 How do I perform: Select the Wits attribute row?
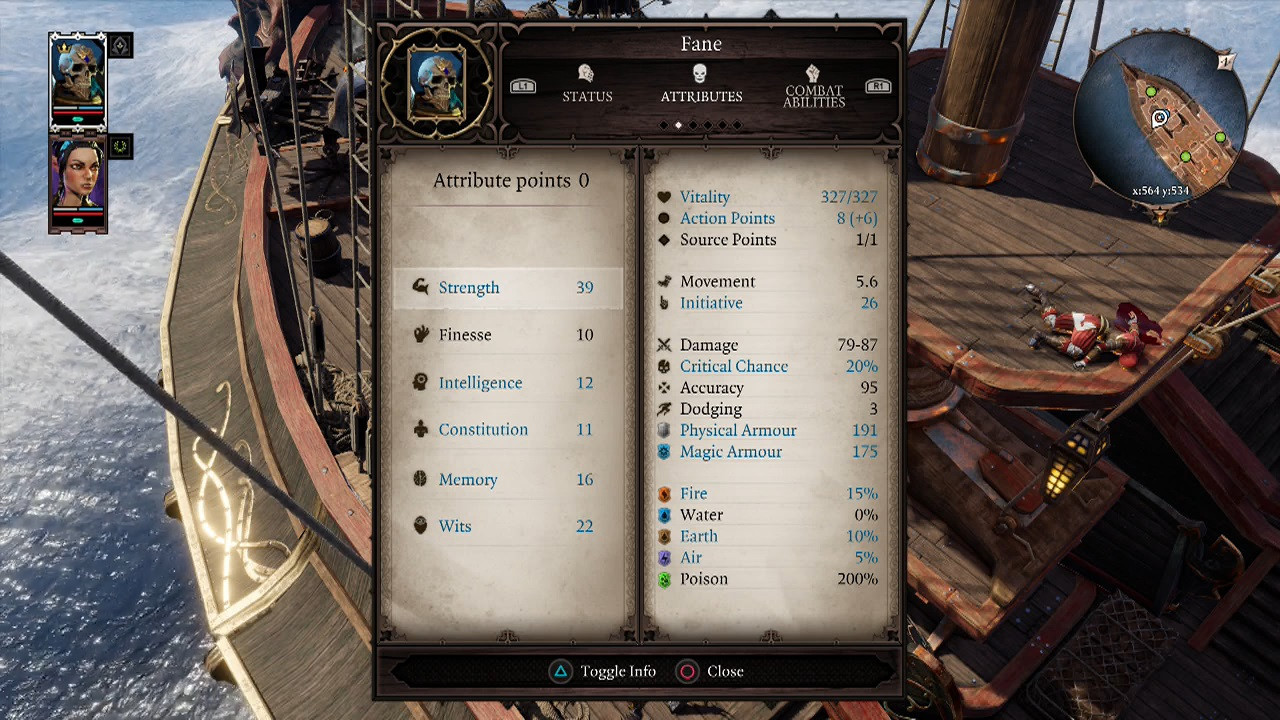tap(508, 527)
